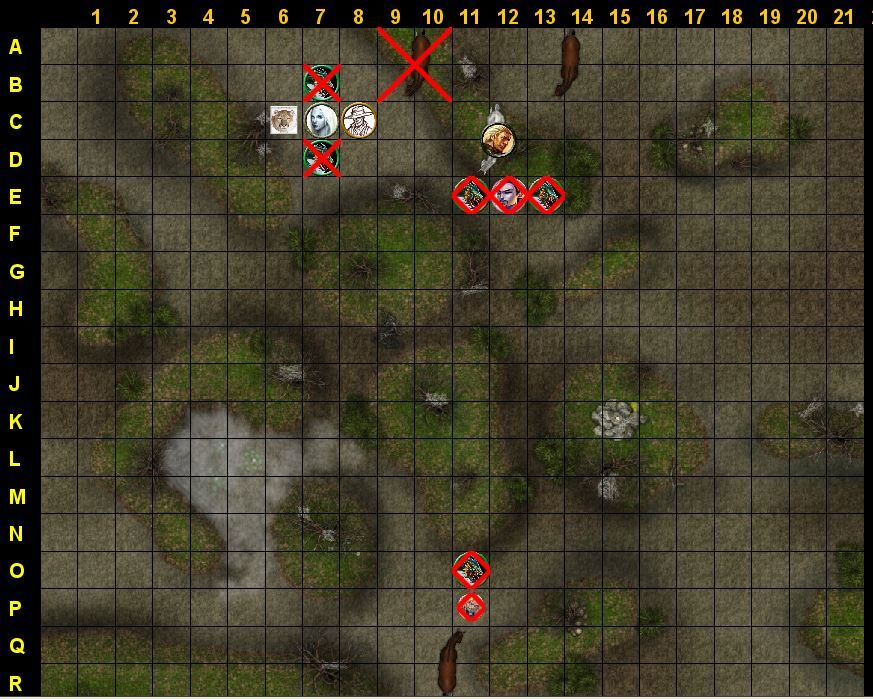This screenshot has height=699, width=873.
Task: Select the white-haired elf token
Action: [321, 120]
